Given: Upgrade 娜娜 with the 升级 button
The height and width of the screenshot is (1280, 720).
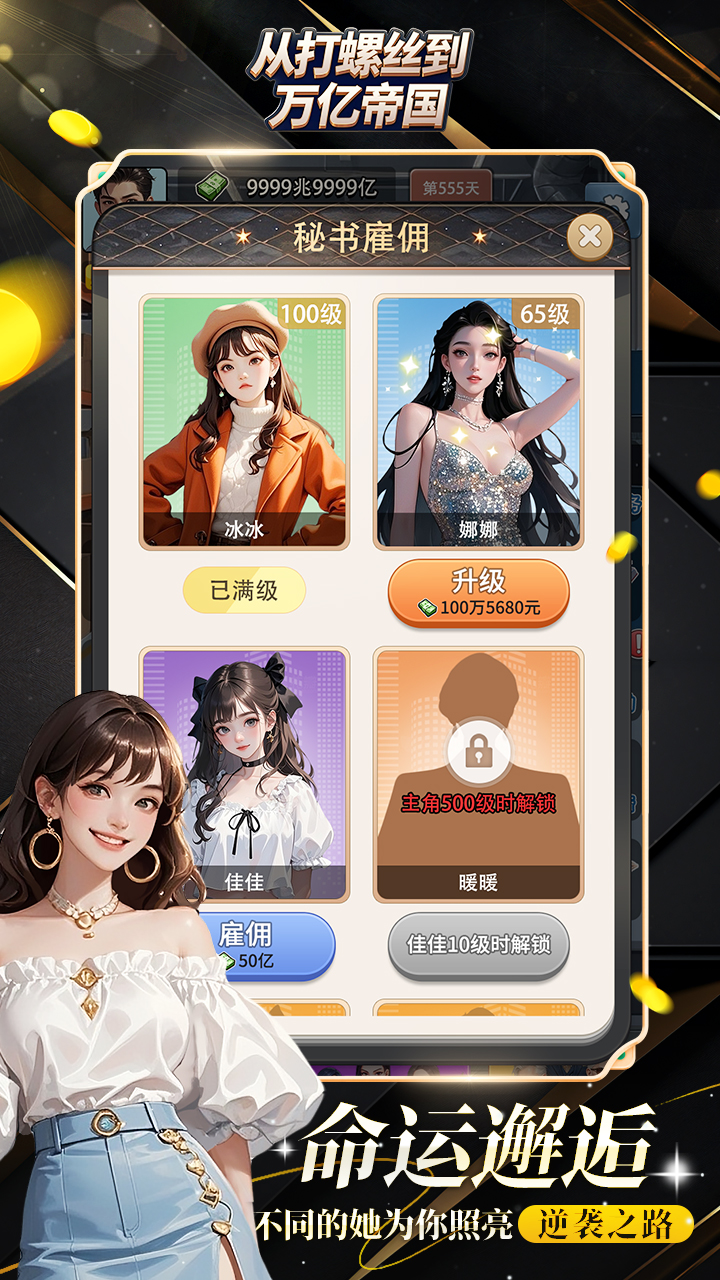Looking at the screenshot, I should pyautogui.click(x=478, y=593).
